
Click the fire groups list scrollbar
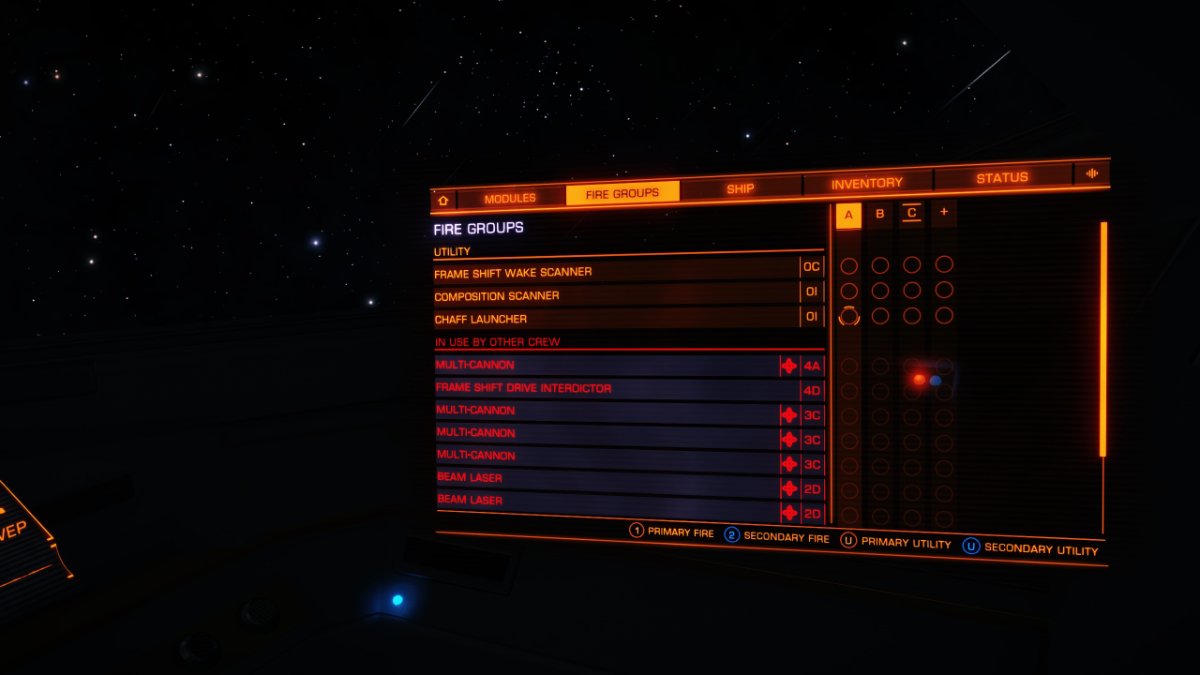(x=1104, y=340)
